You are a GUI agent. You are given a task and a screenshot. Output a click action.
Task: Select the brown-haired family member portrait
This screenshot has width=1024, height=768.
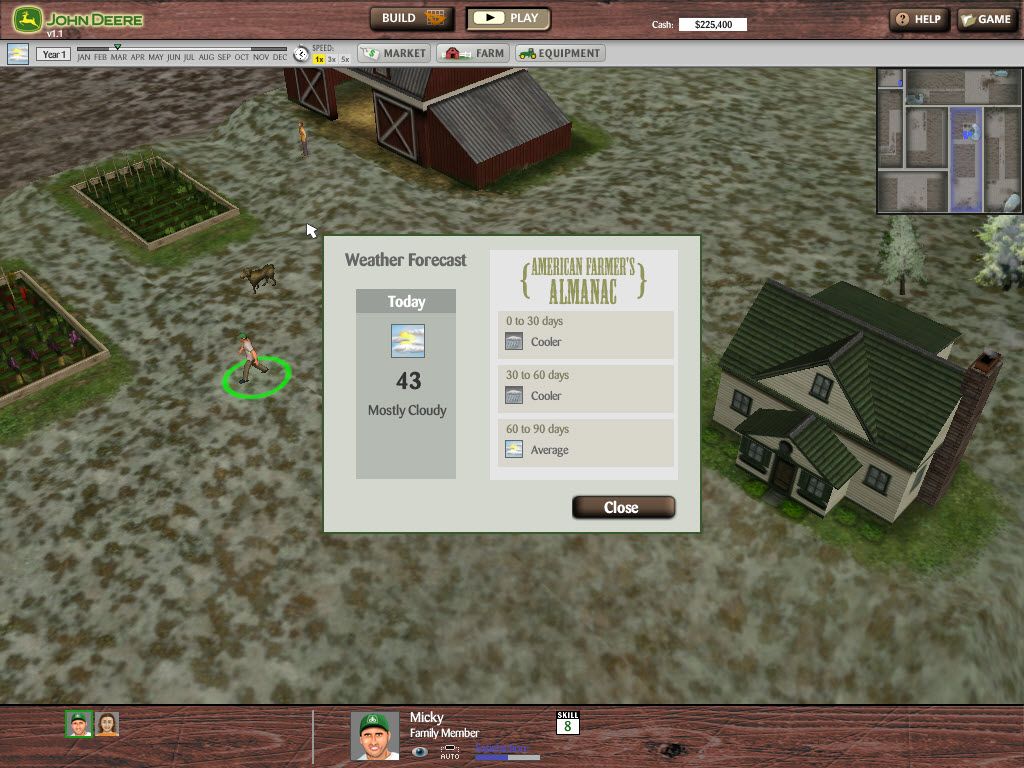pyautogui.click(x=107, y=724)
